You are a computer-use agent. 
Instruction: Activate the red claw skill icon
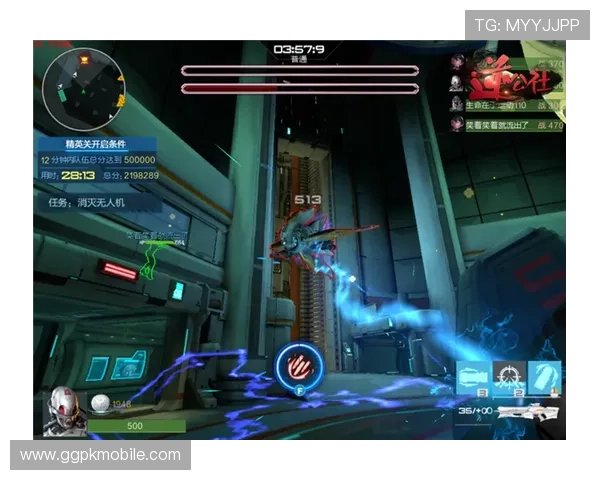tap(297, 364)
